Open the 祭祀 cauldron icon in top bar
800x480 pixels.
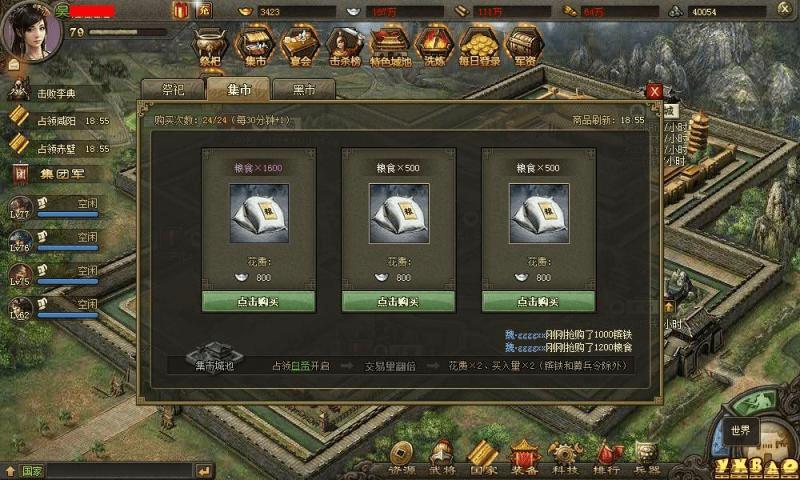(210, 46)
